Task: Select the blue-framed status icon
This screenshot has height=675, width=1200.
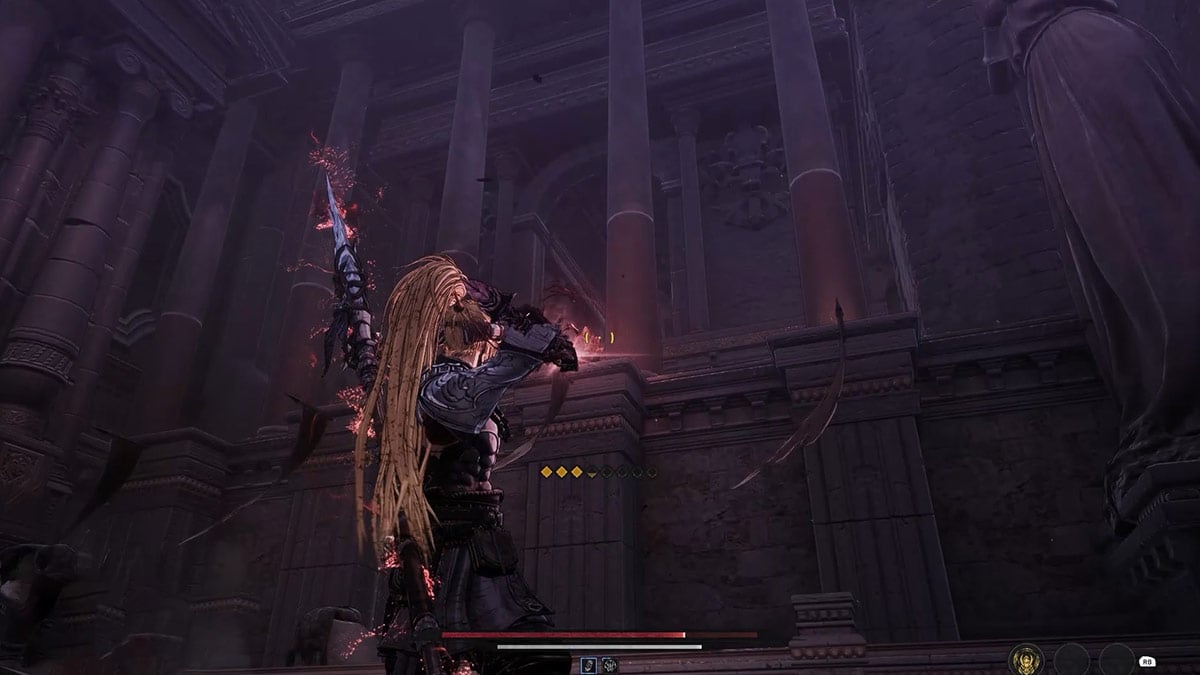Action: [590, 664]
